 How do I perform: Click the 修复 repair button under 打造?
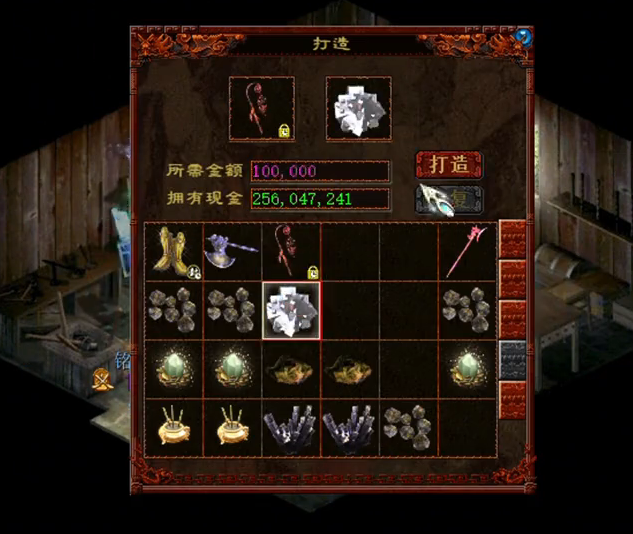click(x=449, y=198)
